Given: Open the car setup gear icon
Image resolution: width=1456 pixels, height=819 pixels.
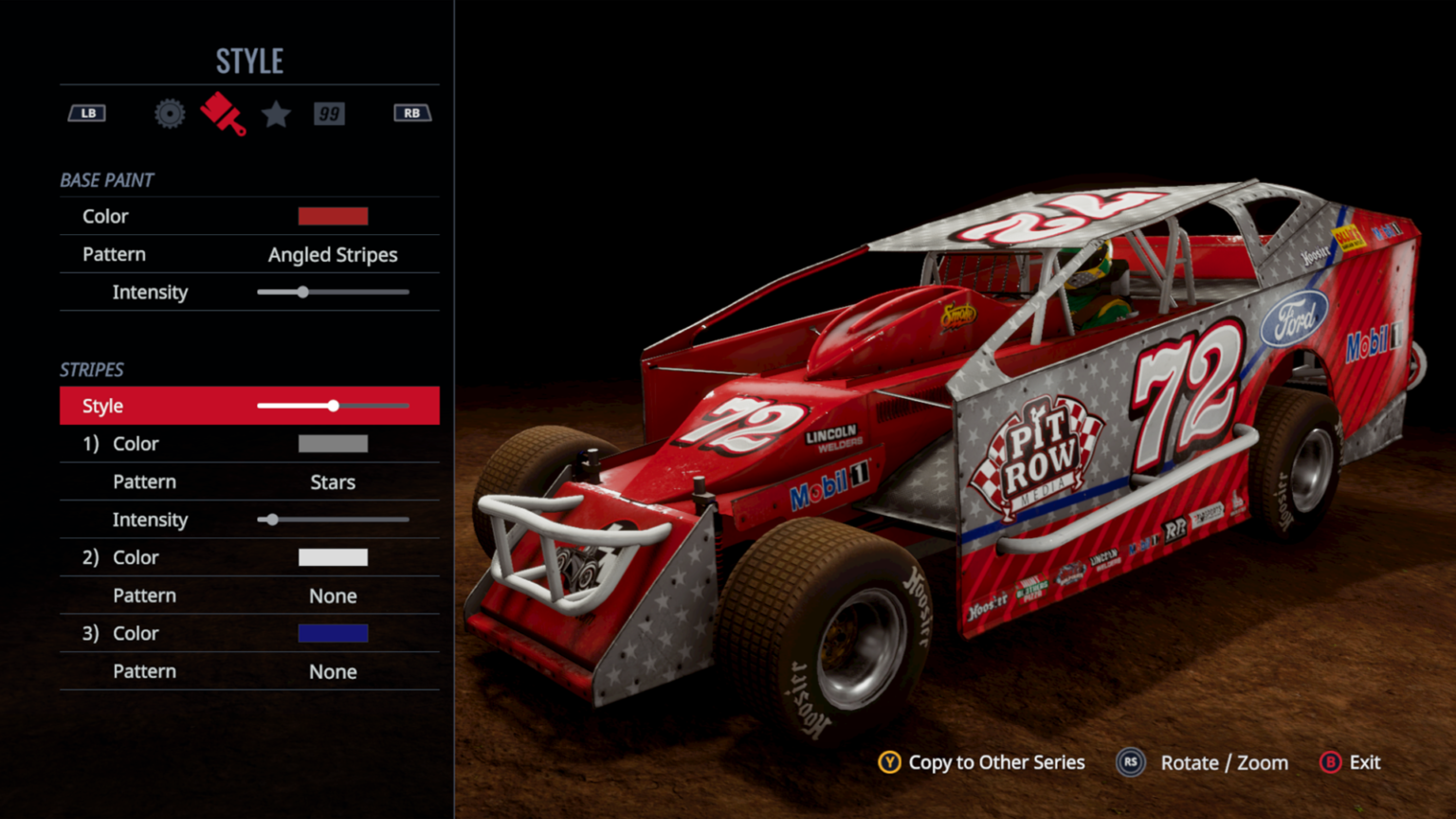Looking at the screenshot, I should (x=169, y=114).
